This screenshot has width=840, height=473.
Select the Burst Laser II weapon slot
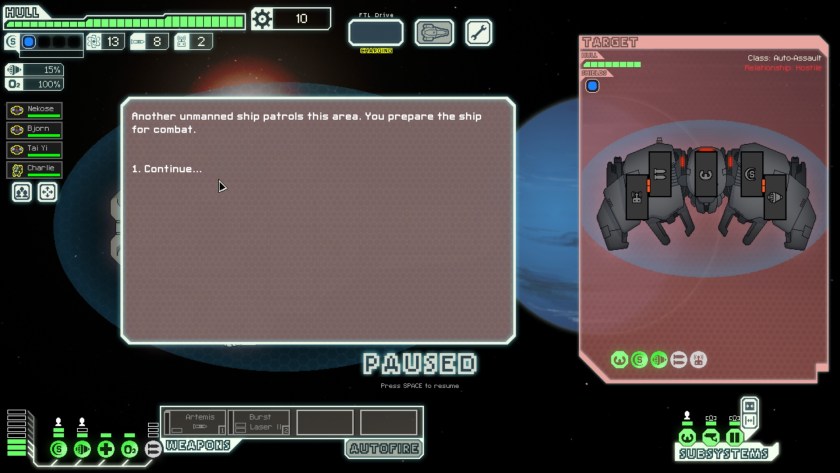pos(259,422)
